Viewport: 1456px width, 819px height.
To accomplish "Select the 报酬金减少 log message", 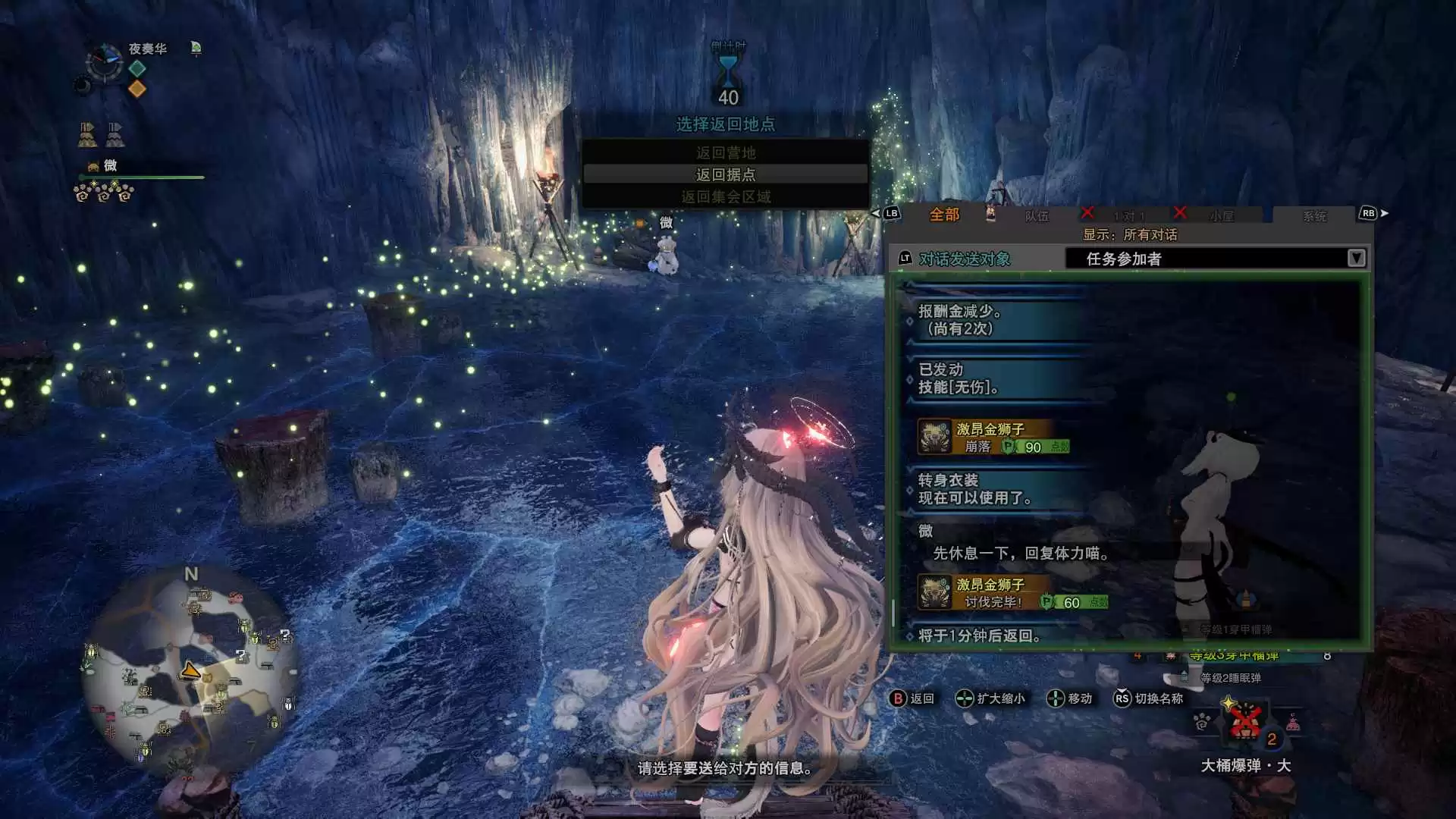I will click(x=960, y=319).
